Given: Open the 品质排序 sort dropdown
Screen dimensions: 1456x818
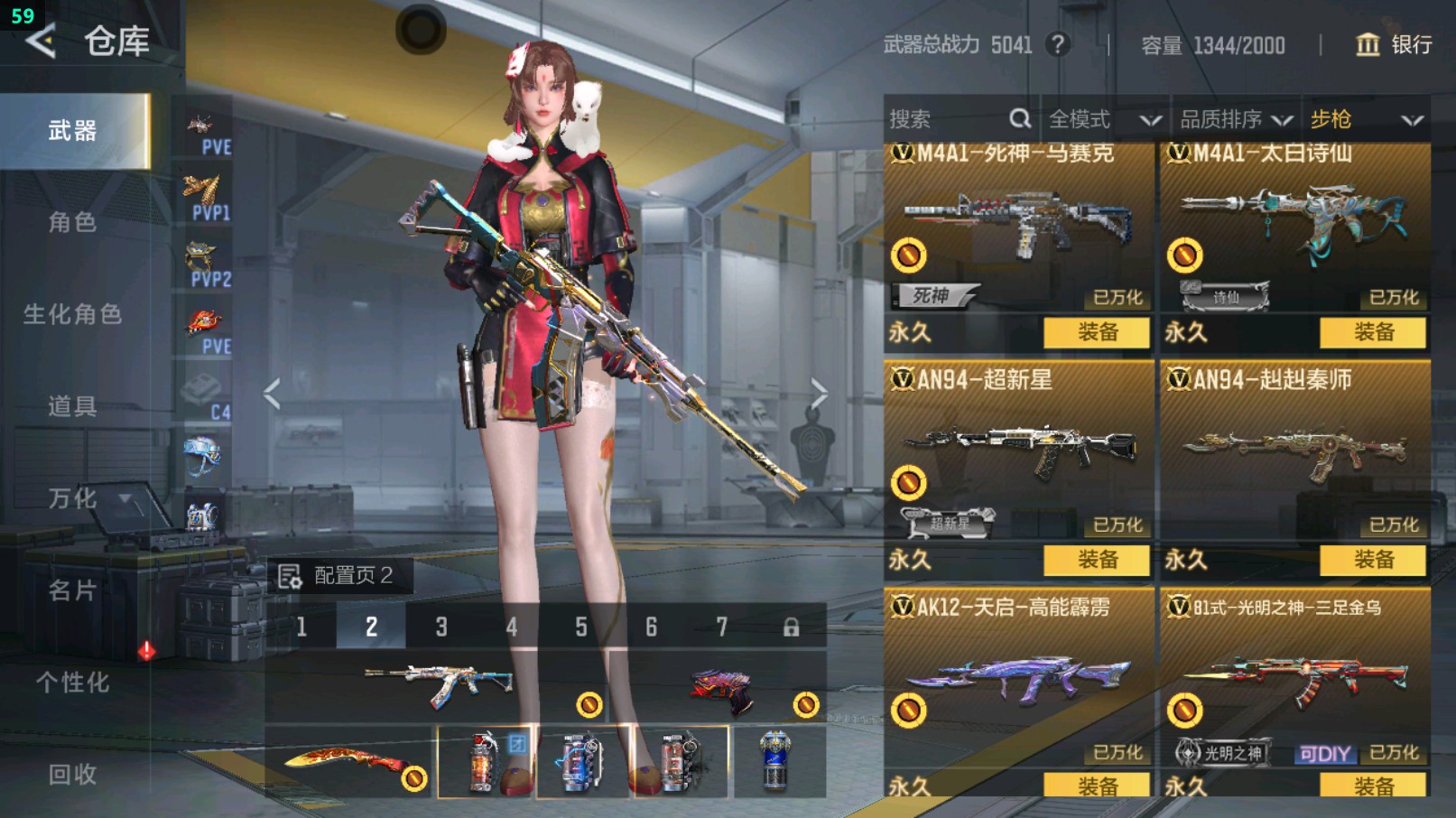Looking at the screenshot, I should coord(1236,119).
